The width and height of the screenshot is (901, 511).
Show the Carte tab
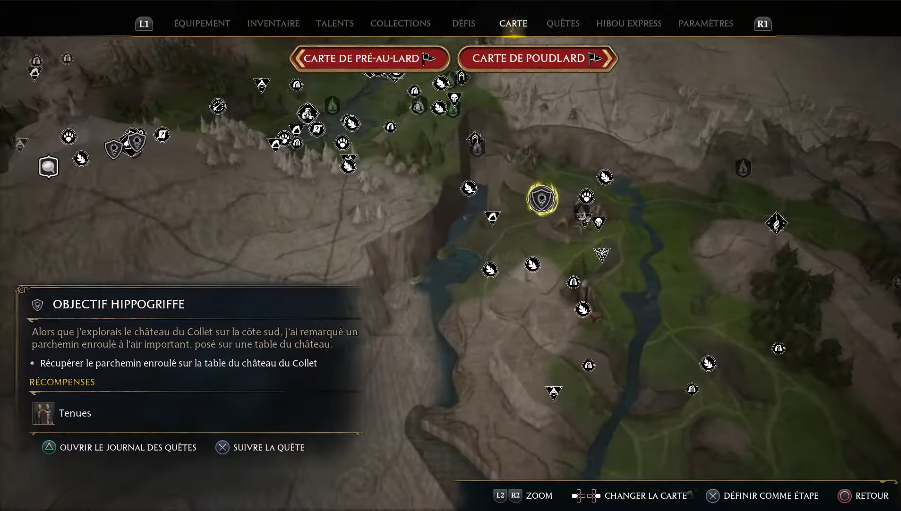pyautogui.click(x=513, y=23)
